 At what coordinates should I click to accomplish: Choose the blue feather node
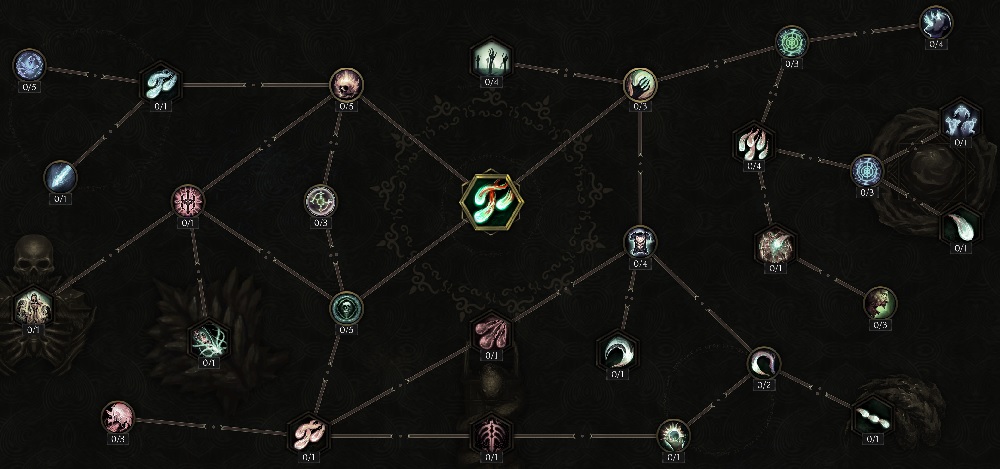(x=60, y=177)
